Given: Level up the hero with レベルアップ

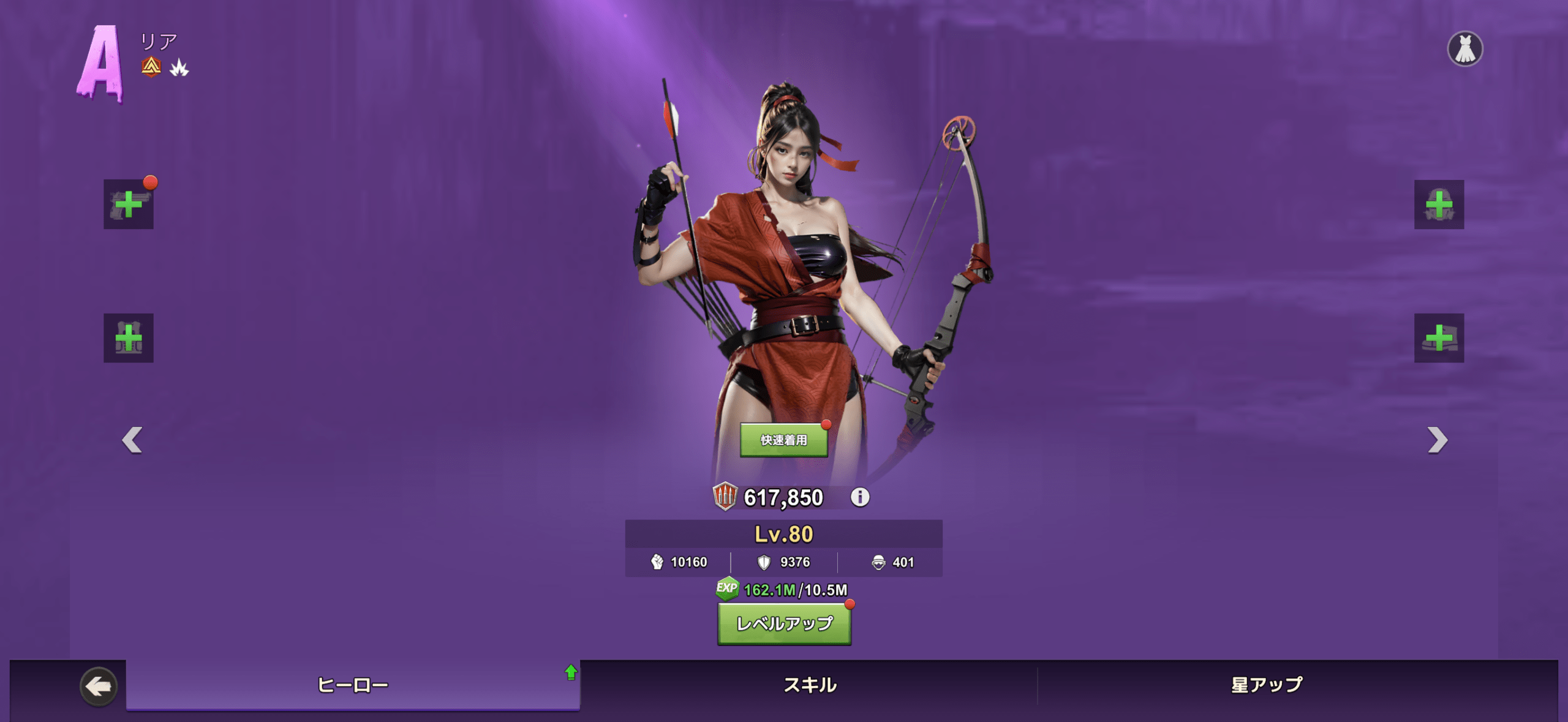Looking at the screenshot, I should click(x=784, y=623).
